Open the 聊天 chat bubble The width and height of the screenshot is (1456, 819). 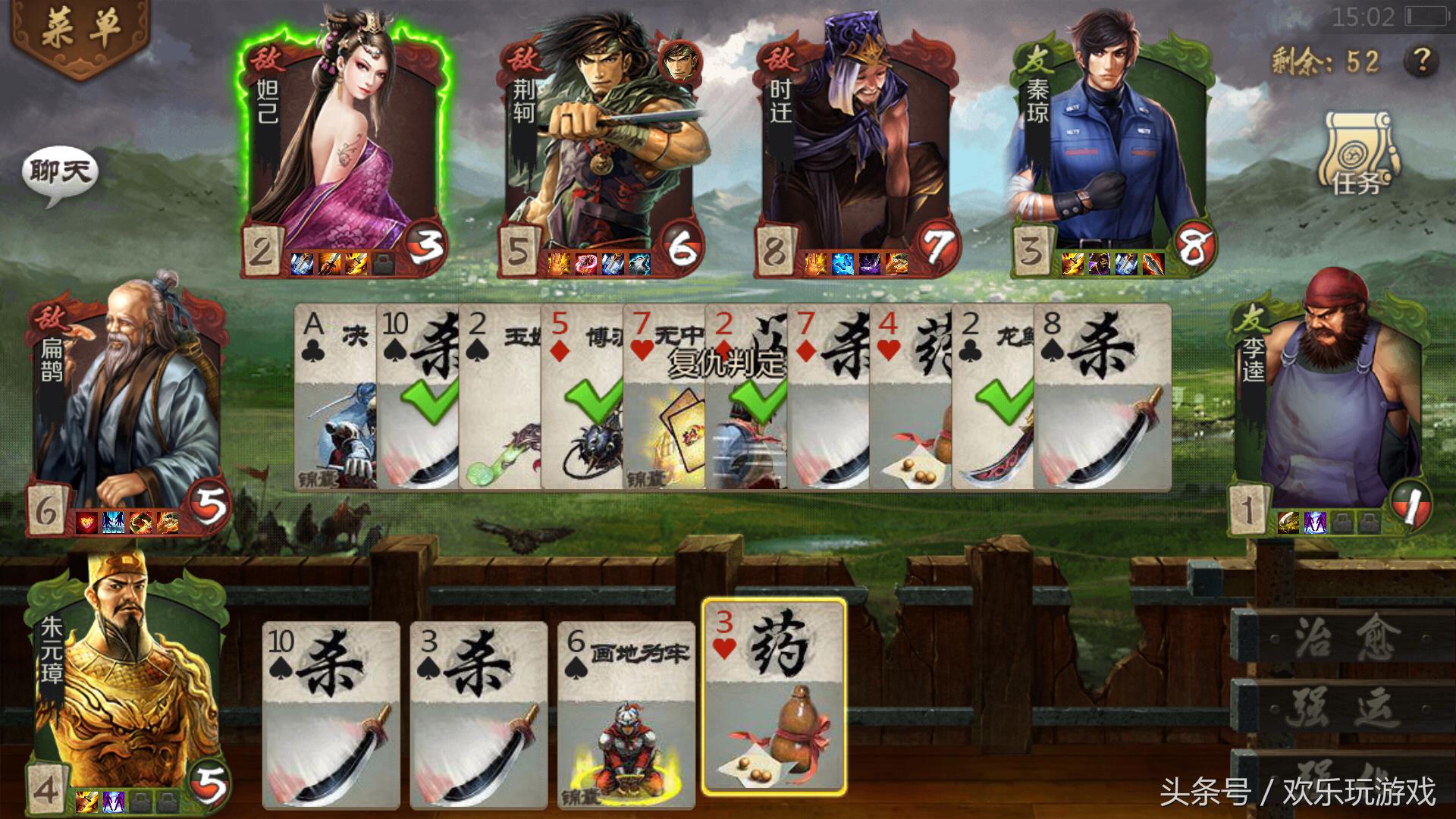[x=61, y=173]
